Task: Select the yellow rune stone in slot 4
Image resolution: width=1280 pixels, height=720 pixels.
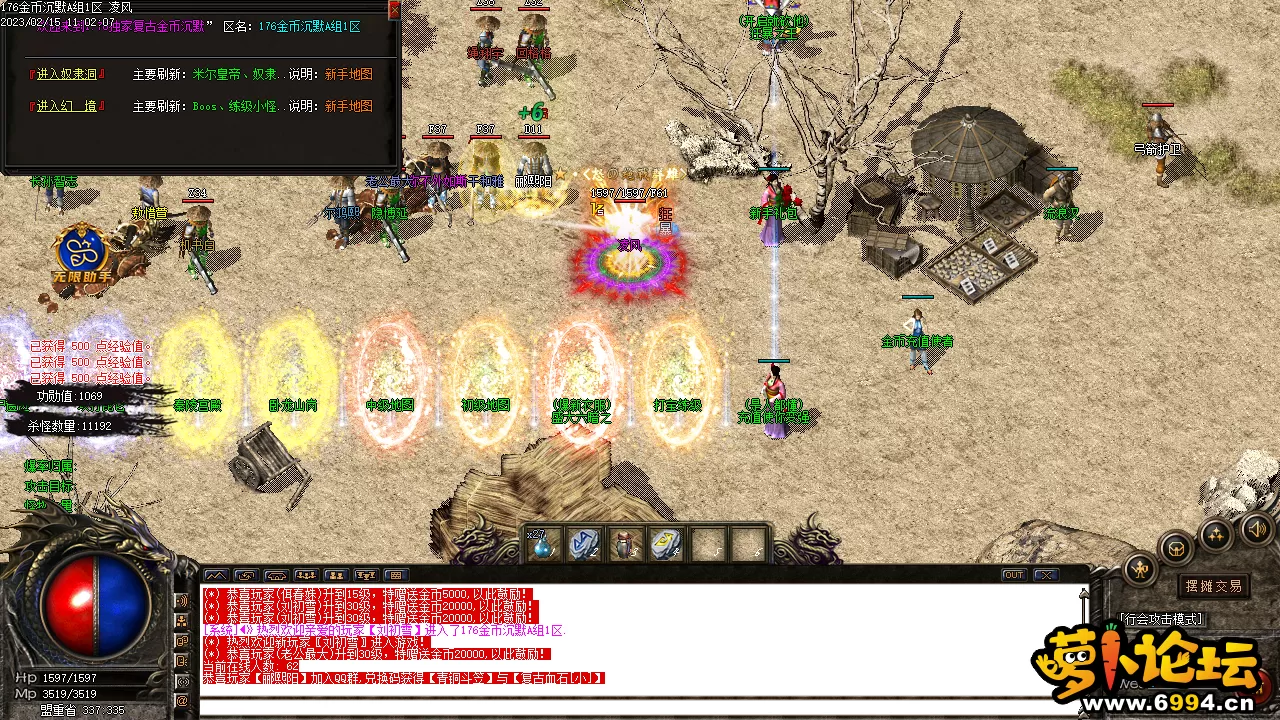Action: [666, 545]
